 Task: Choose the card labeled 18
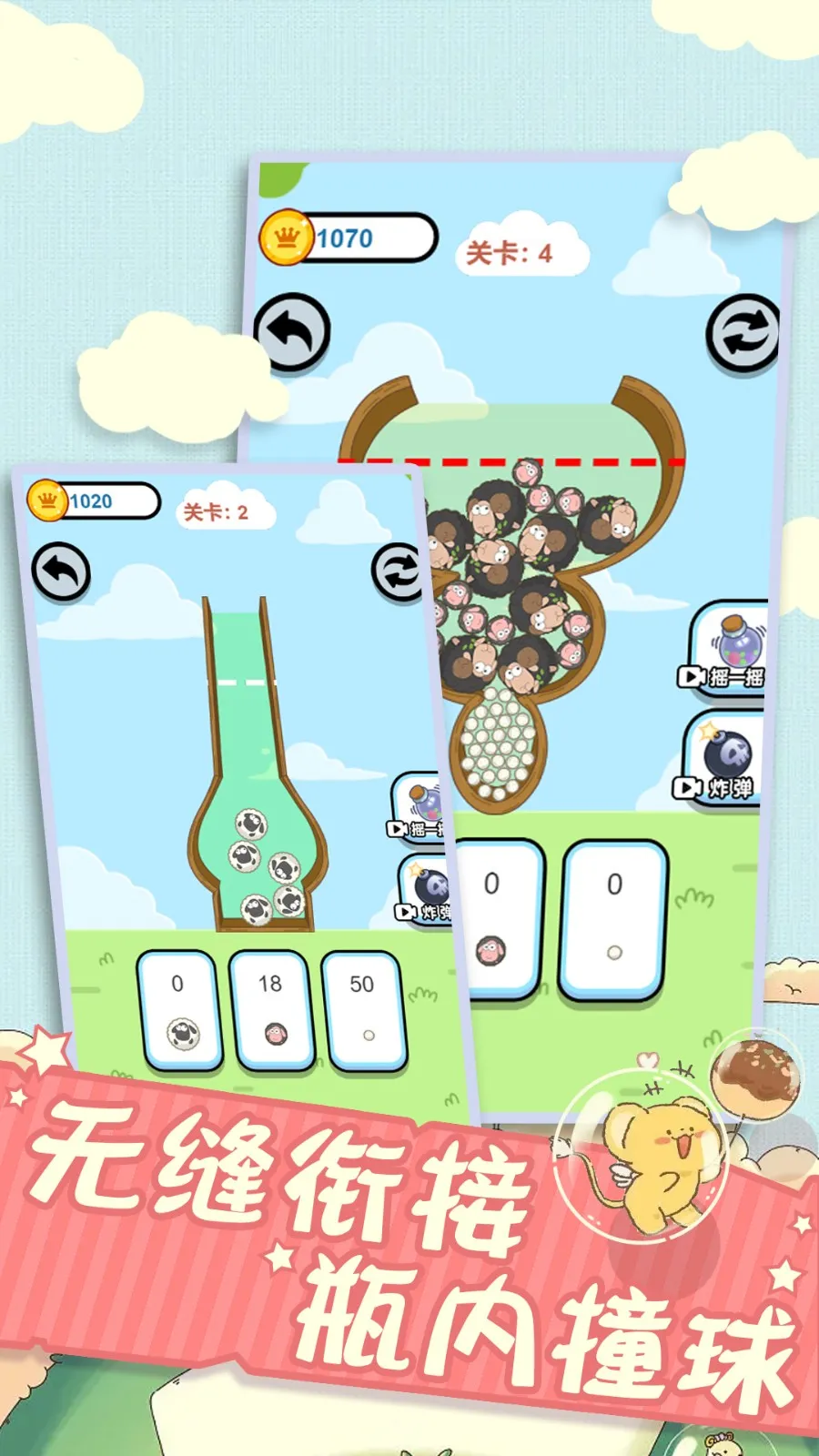coord(272,1008)
